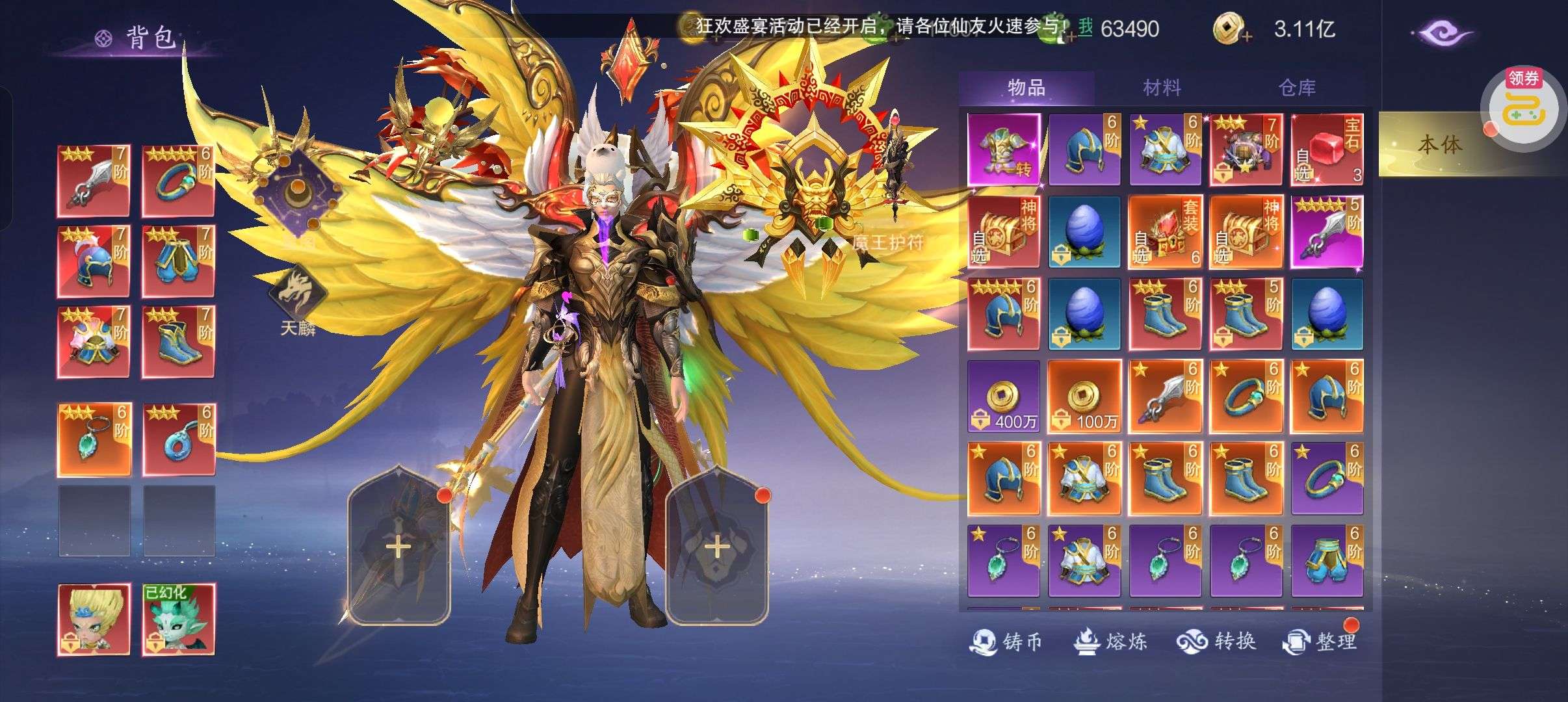
Task: Select the 已幻化 green-haired pet portrait
Action: [178, 619]
